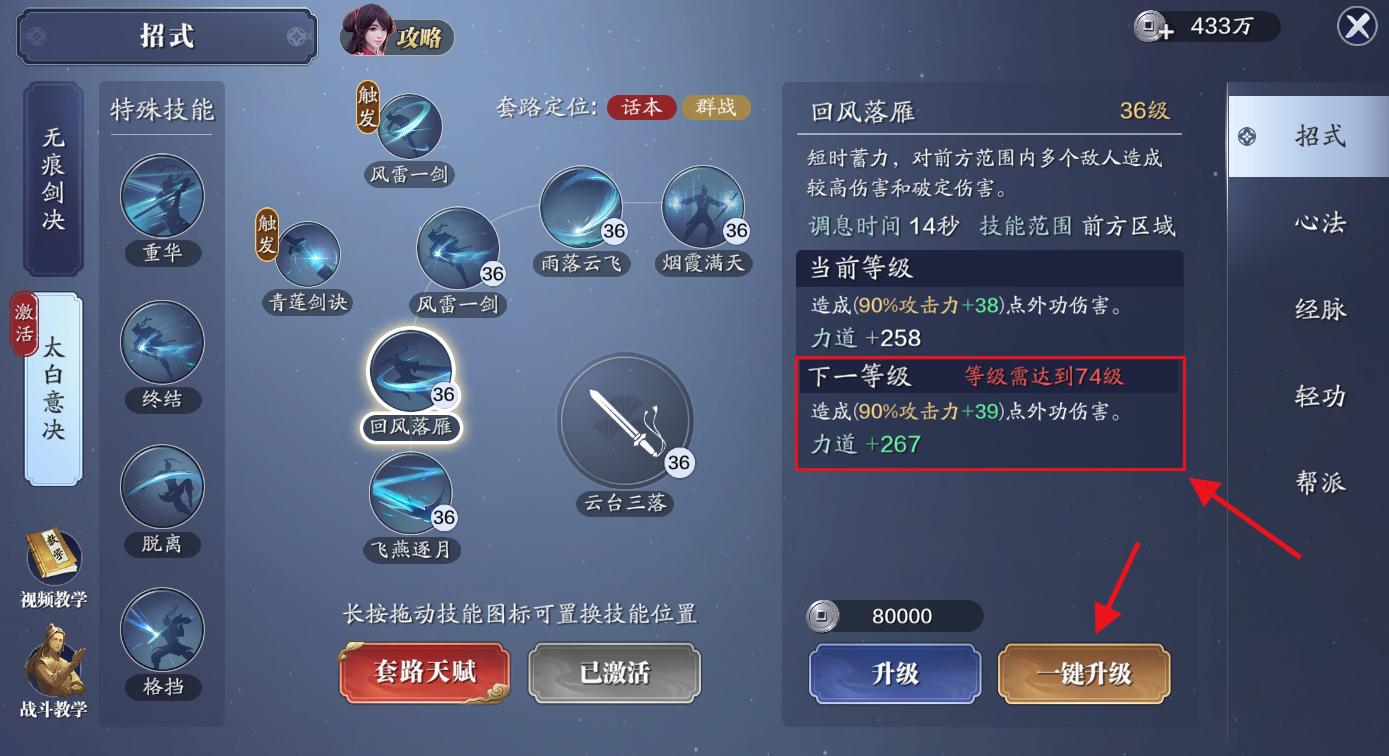Select the 云台三落 sword skill
Screen dimensions: 1389x756
(627, 422)
